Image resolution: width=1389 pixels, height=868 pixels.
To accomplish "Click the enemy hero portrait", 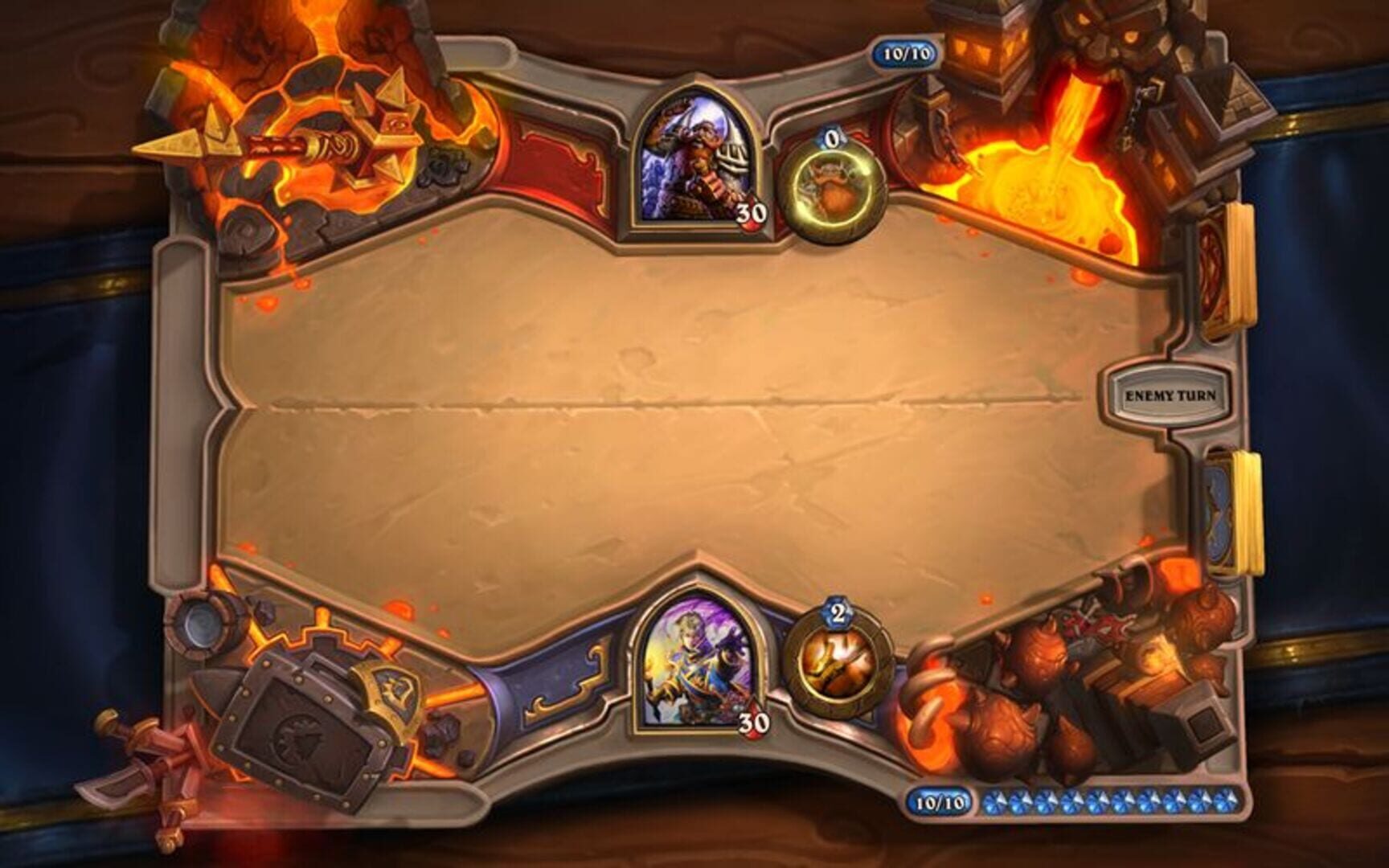I will 696,157.
